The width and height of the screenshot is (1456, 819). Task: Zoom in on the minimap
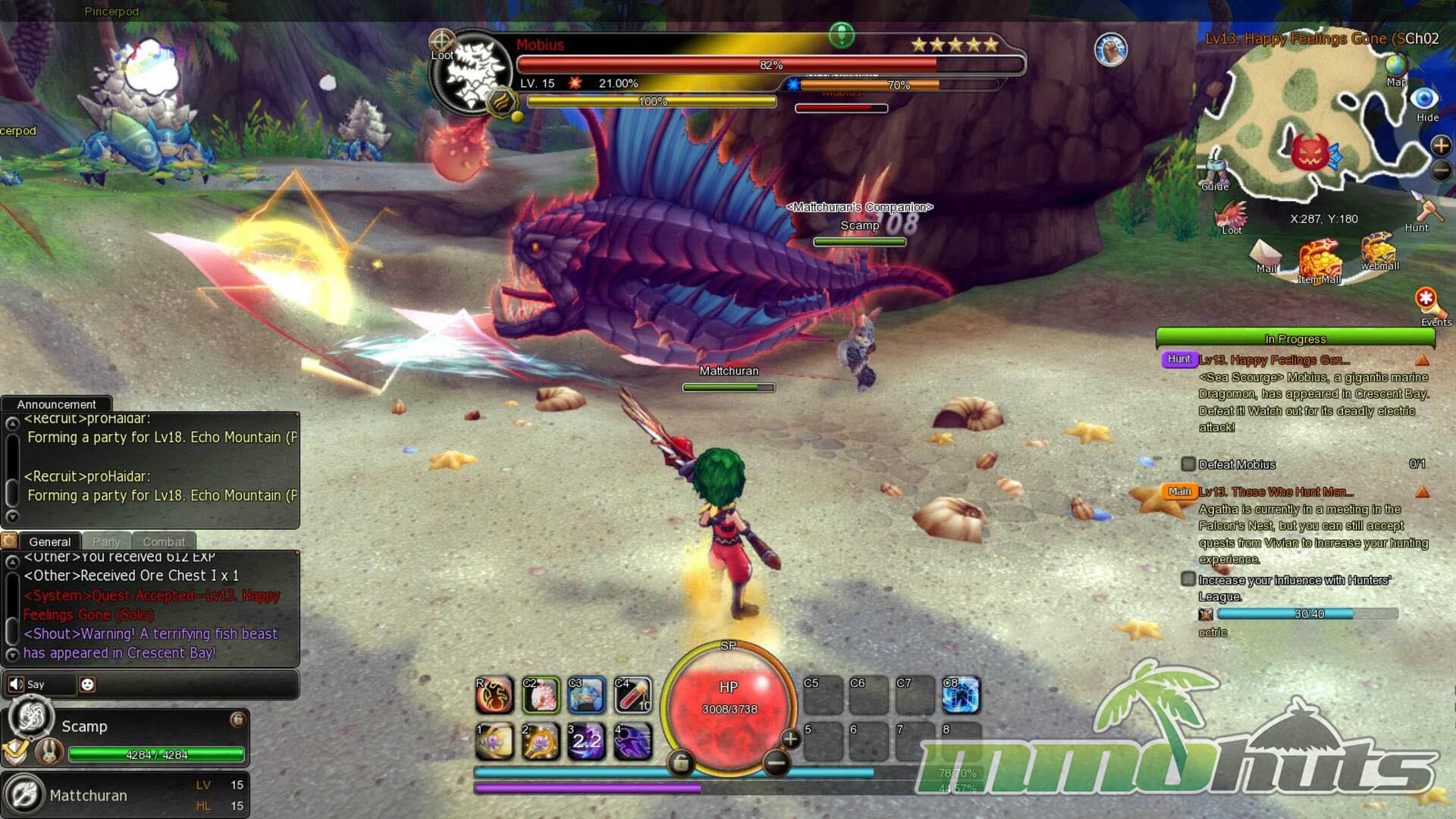1440,146
